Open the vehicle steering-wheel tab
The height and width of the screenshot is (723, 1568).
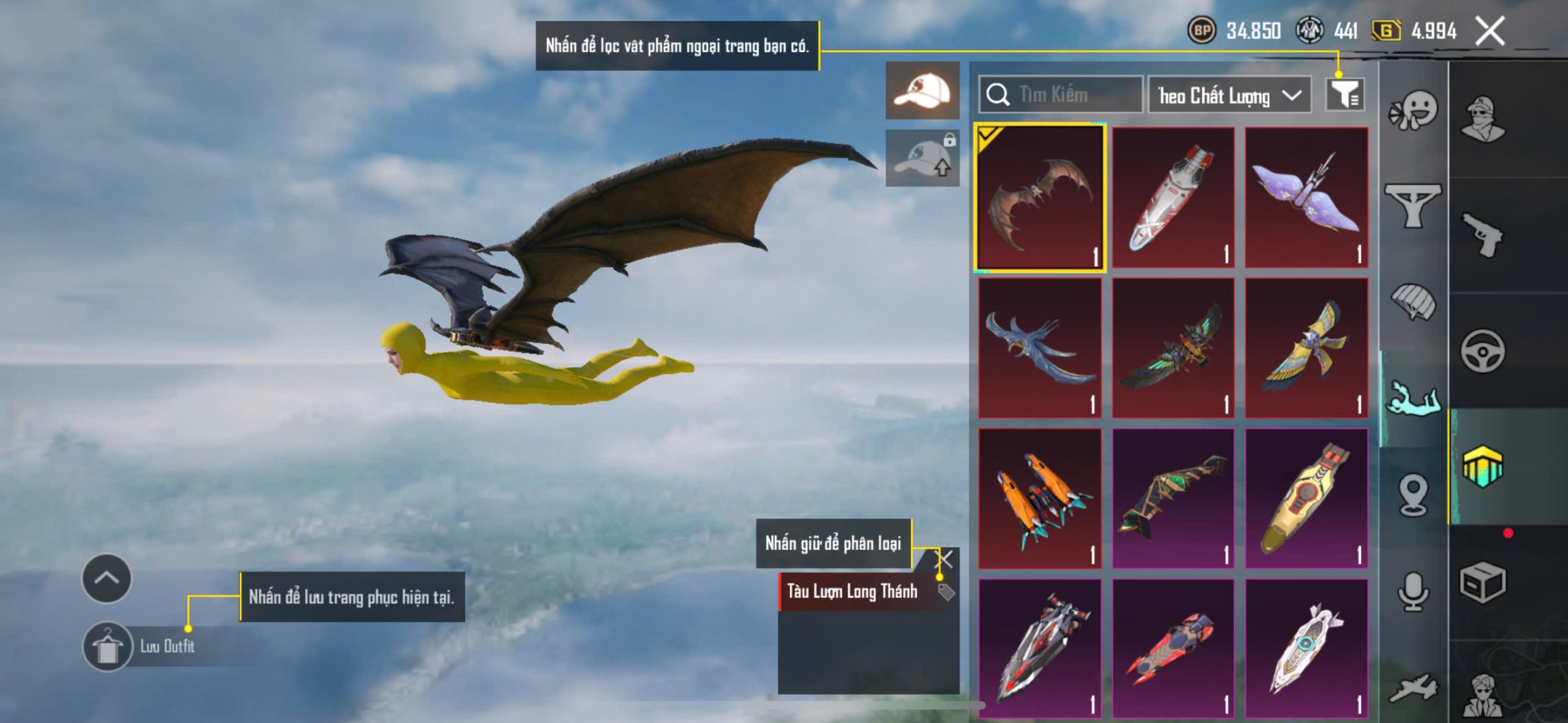click(1482, 351)
